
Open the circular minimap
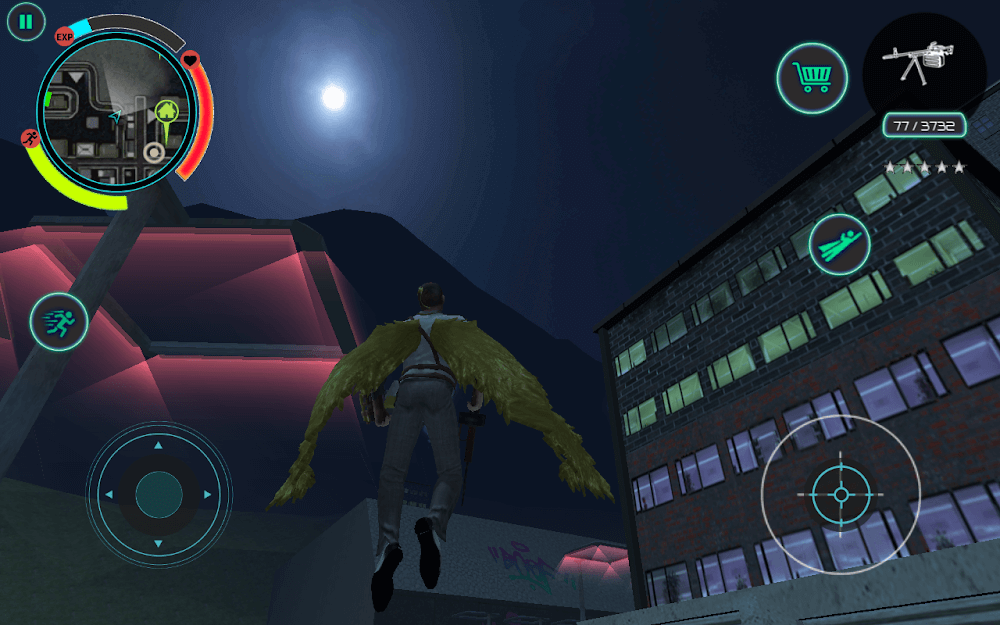click(x=116, y=116)
